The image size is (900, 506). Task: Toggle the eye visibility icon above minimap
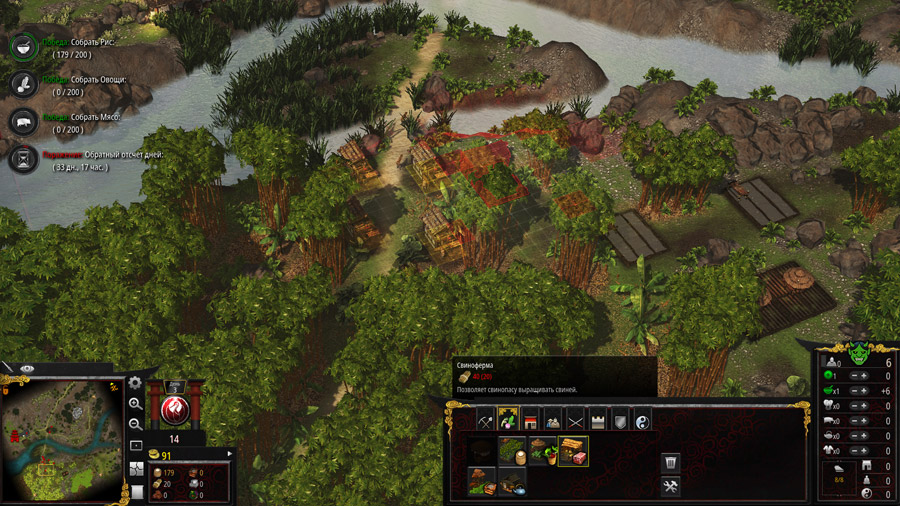[x=27, y=369]
